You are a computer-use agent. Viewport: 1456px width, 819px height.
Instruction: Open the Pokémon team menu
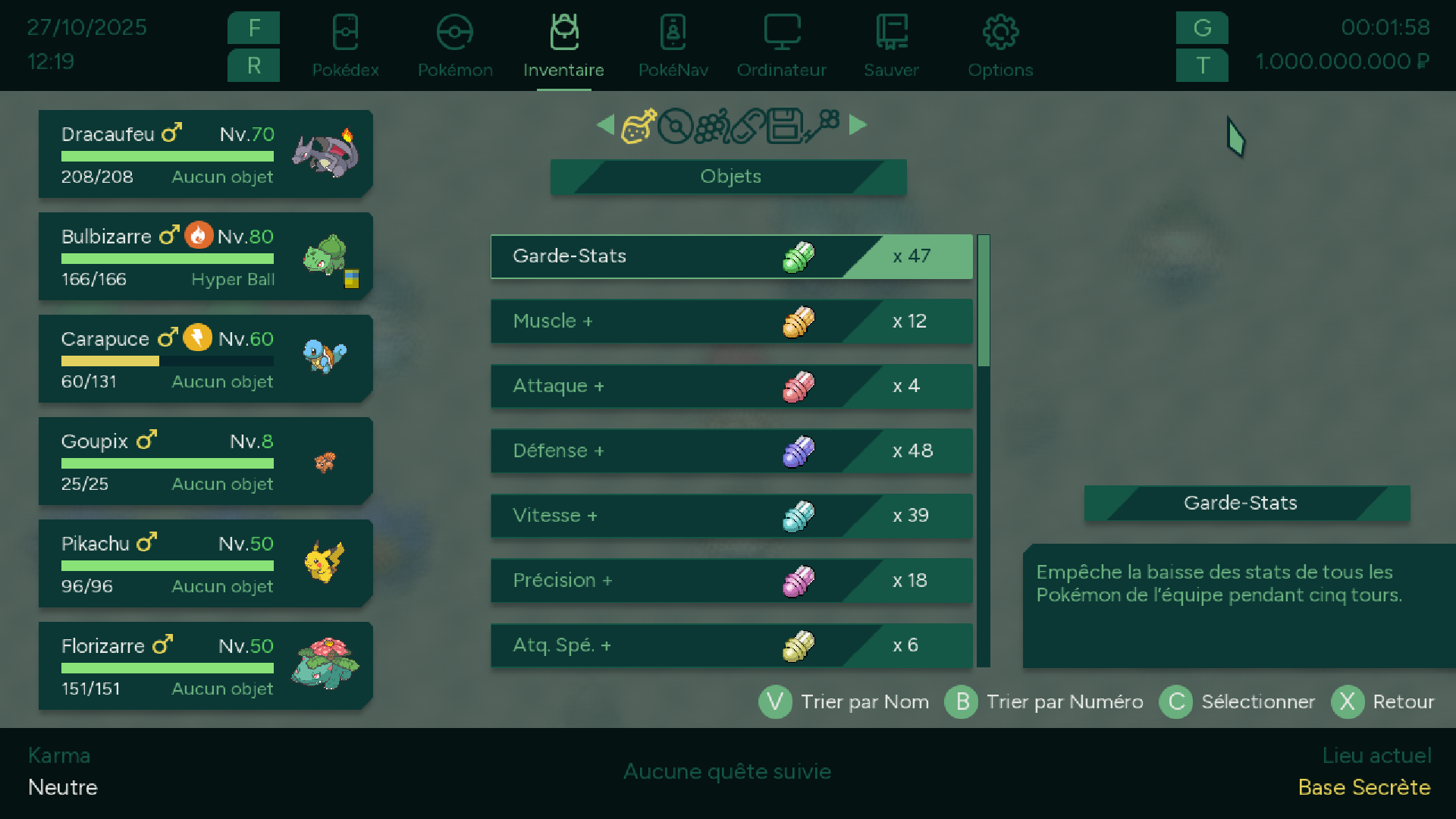(455, 46)
